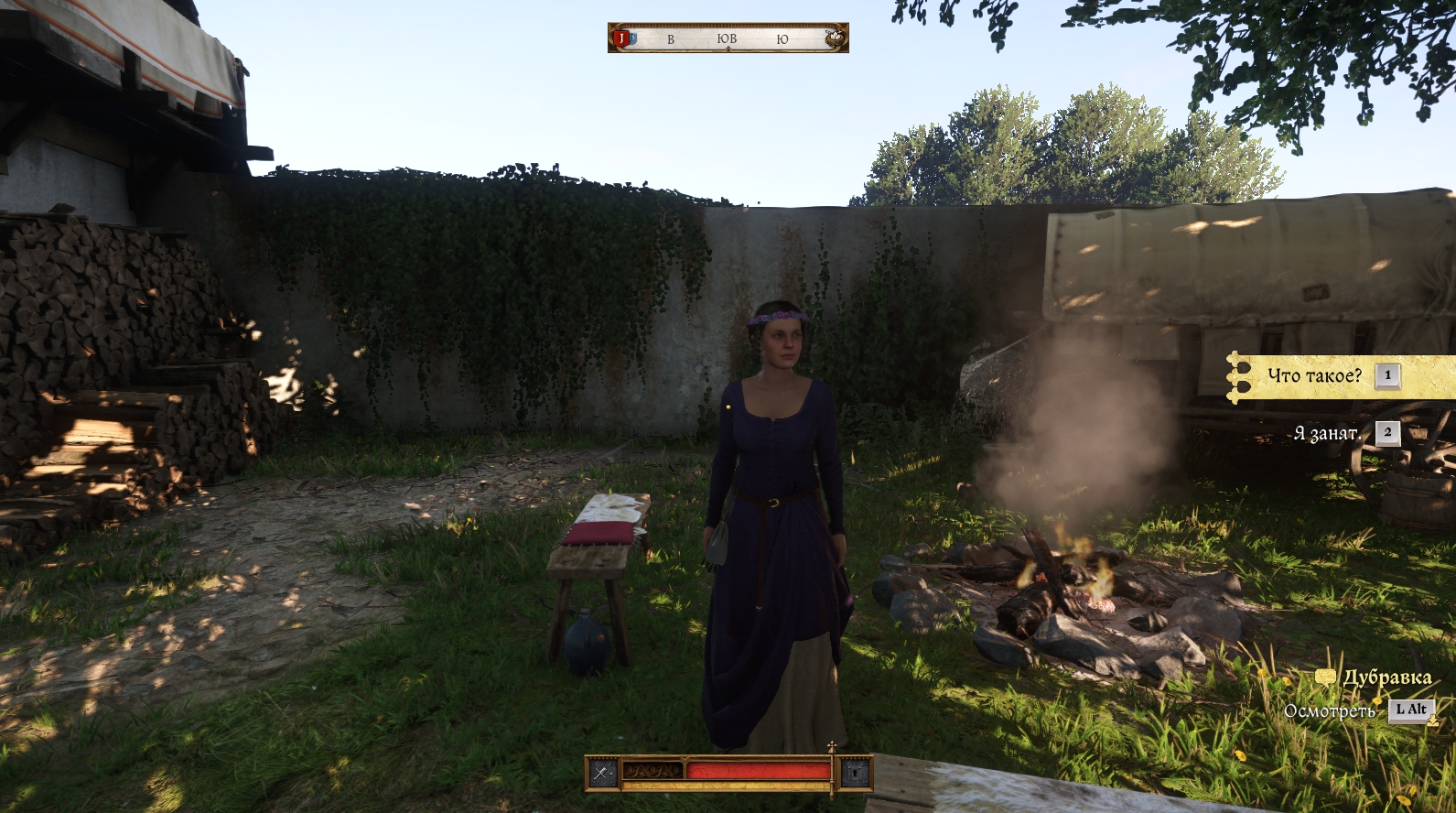Viewport: 1456px width, 813px height.
Task: Select the "Я занят." dialogue option
Action: coord(1326,433)
